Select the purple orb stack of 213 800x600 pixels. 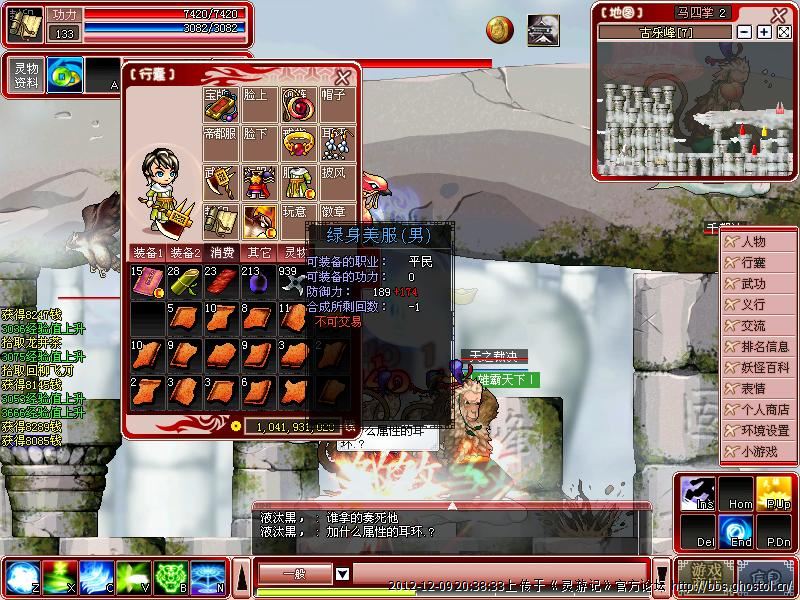pos(258,283)
